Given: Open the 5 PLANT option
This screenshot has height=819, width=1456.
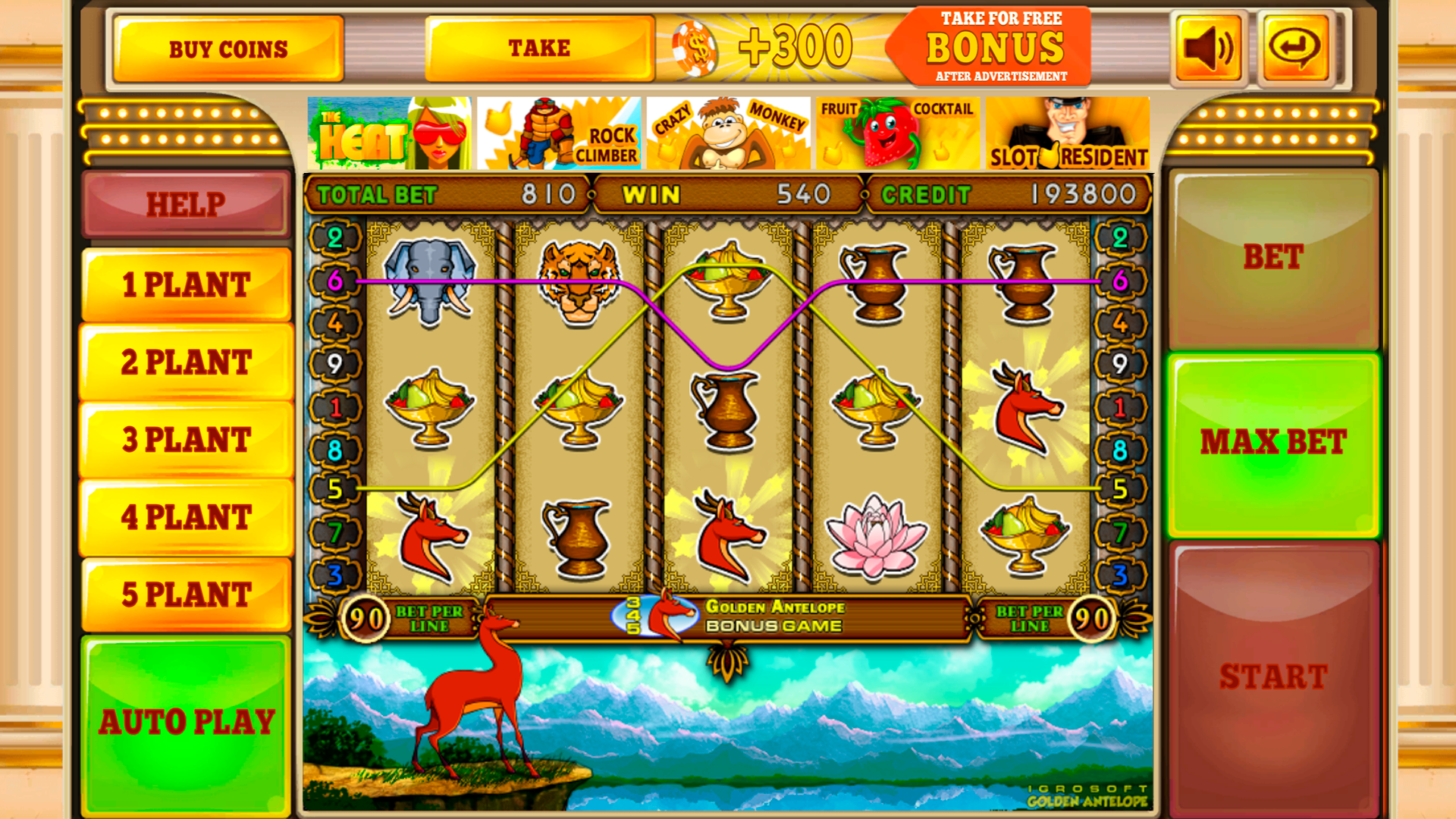Looking at the screenshot, I should coord(185,596).
